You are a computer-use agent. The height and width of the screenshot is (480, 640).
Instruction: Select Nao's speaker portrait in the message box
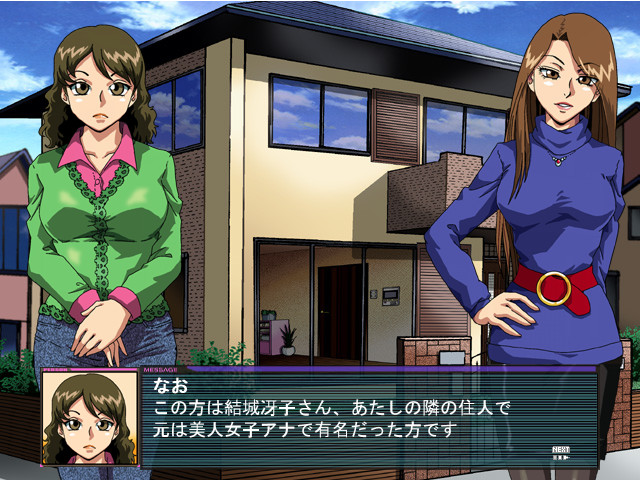(90, 418)
